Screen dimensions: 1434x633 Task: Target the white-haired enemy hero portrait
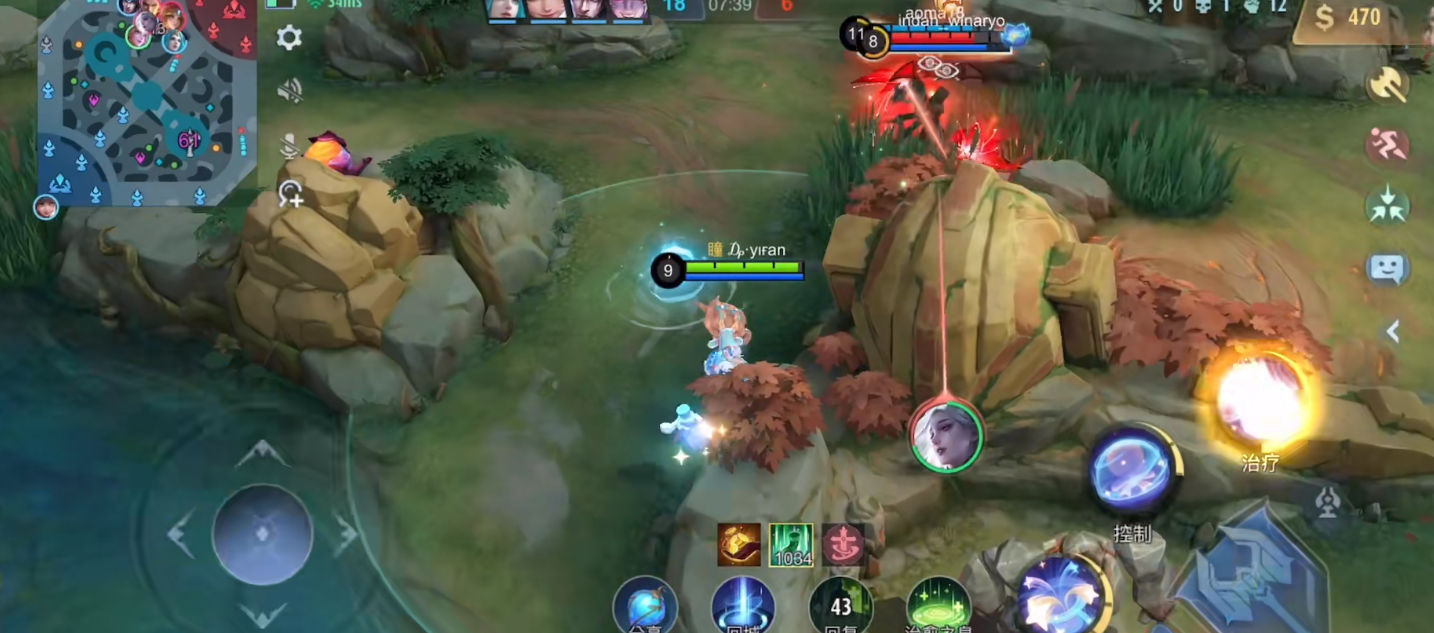coord(946,435)
